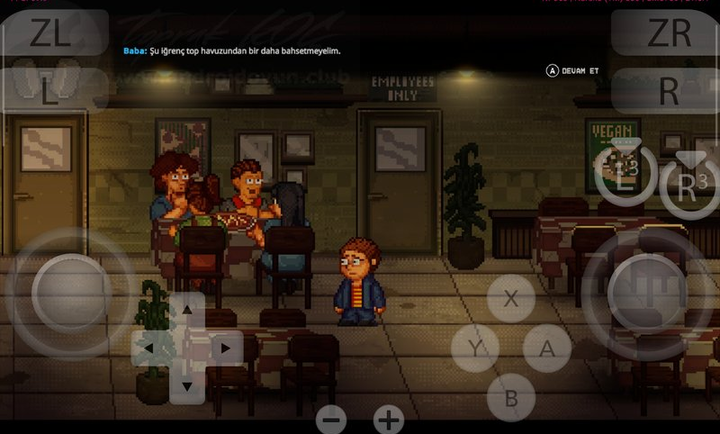This screenshot has width=720, height=434.
Task: Tap the D-pad left arrow
Action: 150,349
